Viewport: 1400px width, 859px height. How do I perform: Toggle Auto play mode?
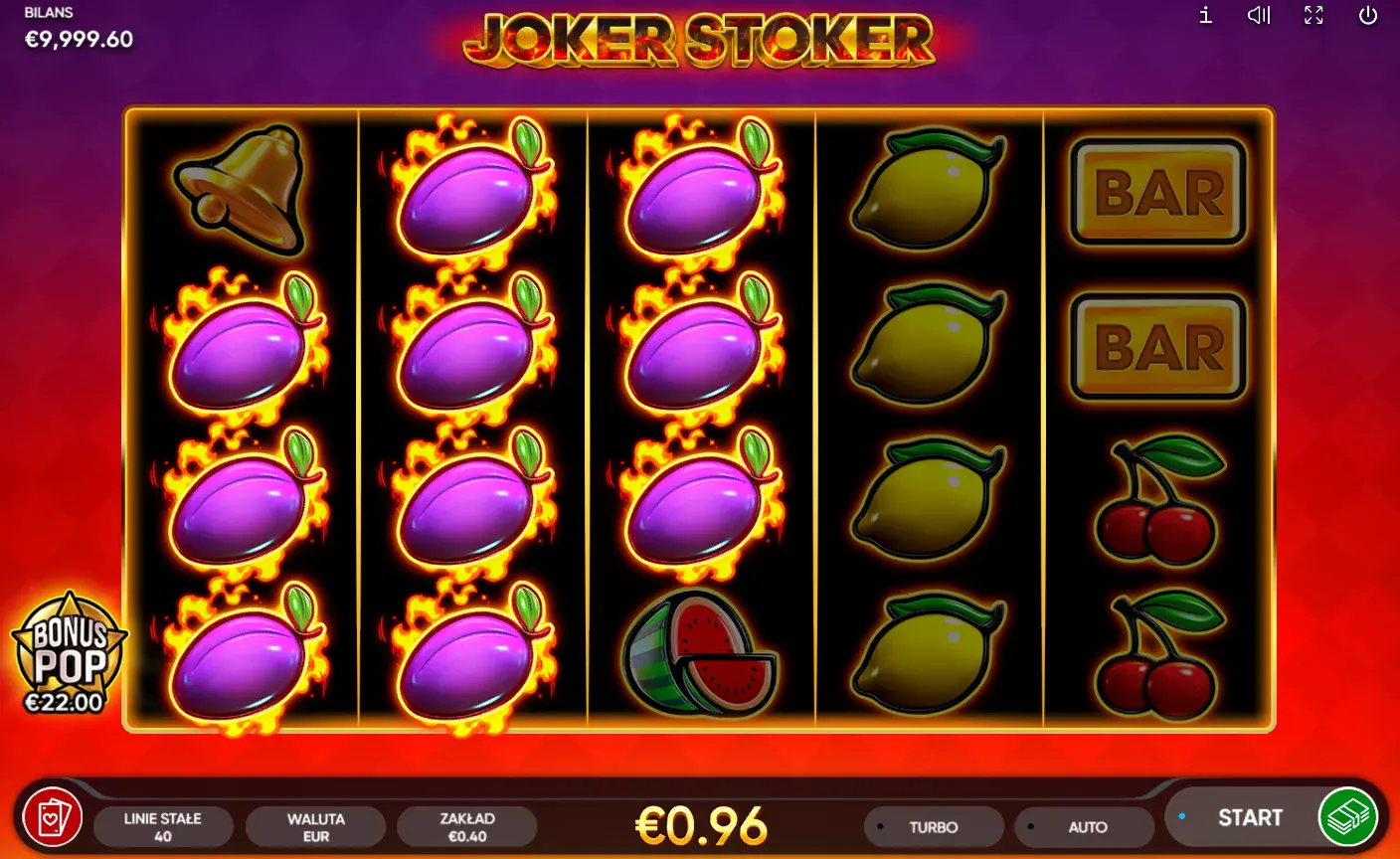1086,826
